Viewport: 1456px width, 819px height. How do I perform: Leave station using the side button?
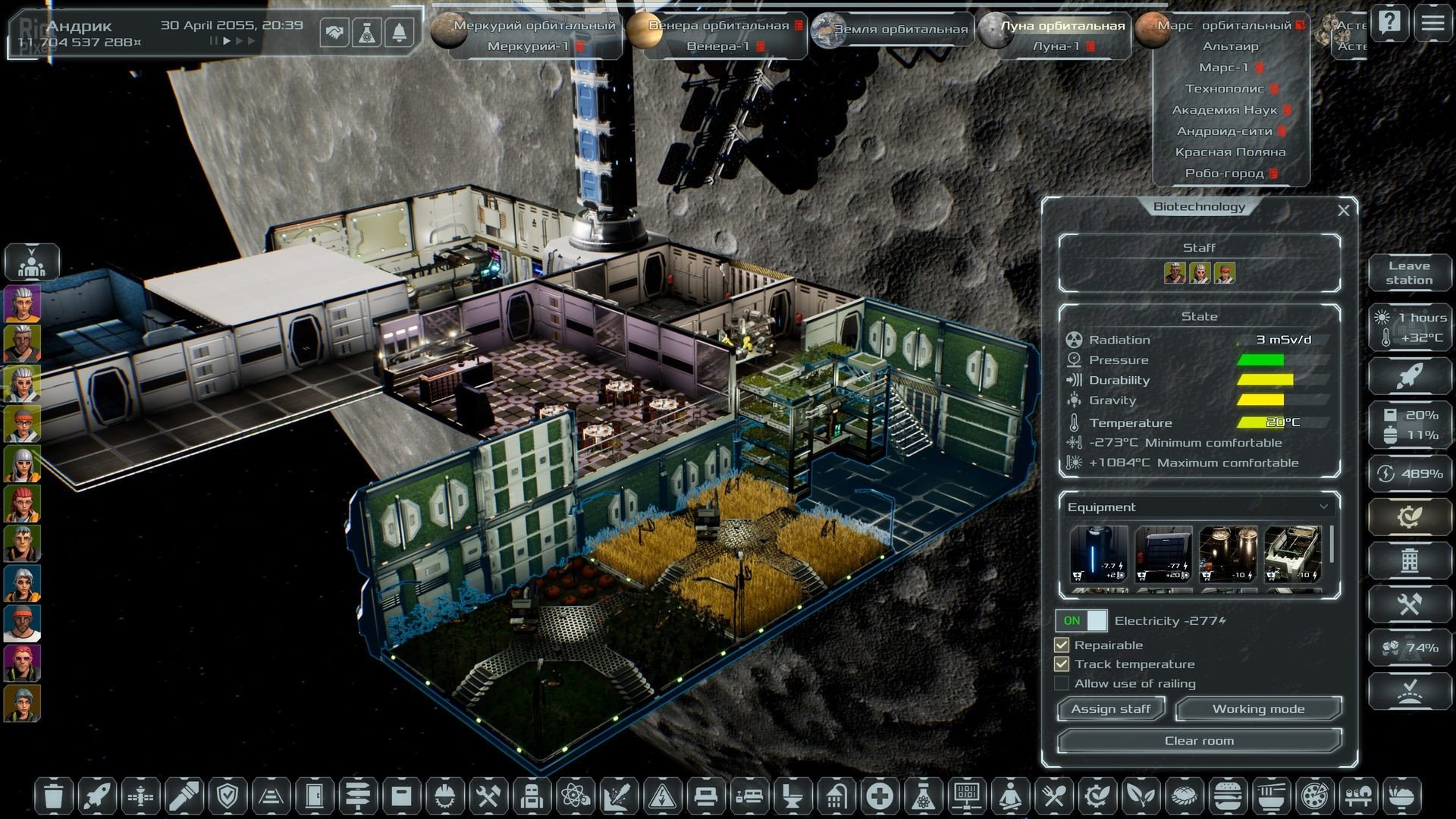(1409, 273)
